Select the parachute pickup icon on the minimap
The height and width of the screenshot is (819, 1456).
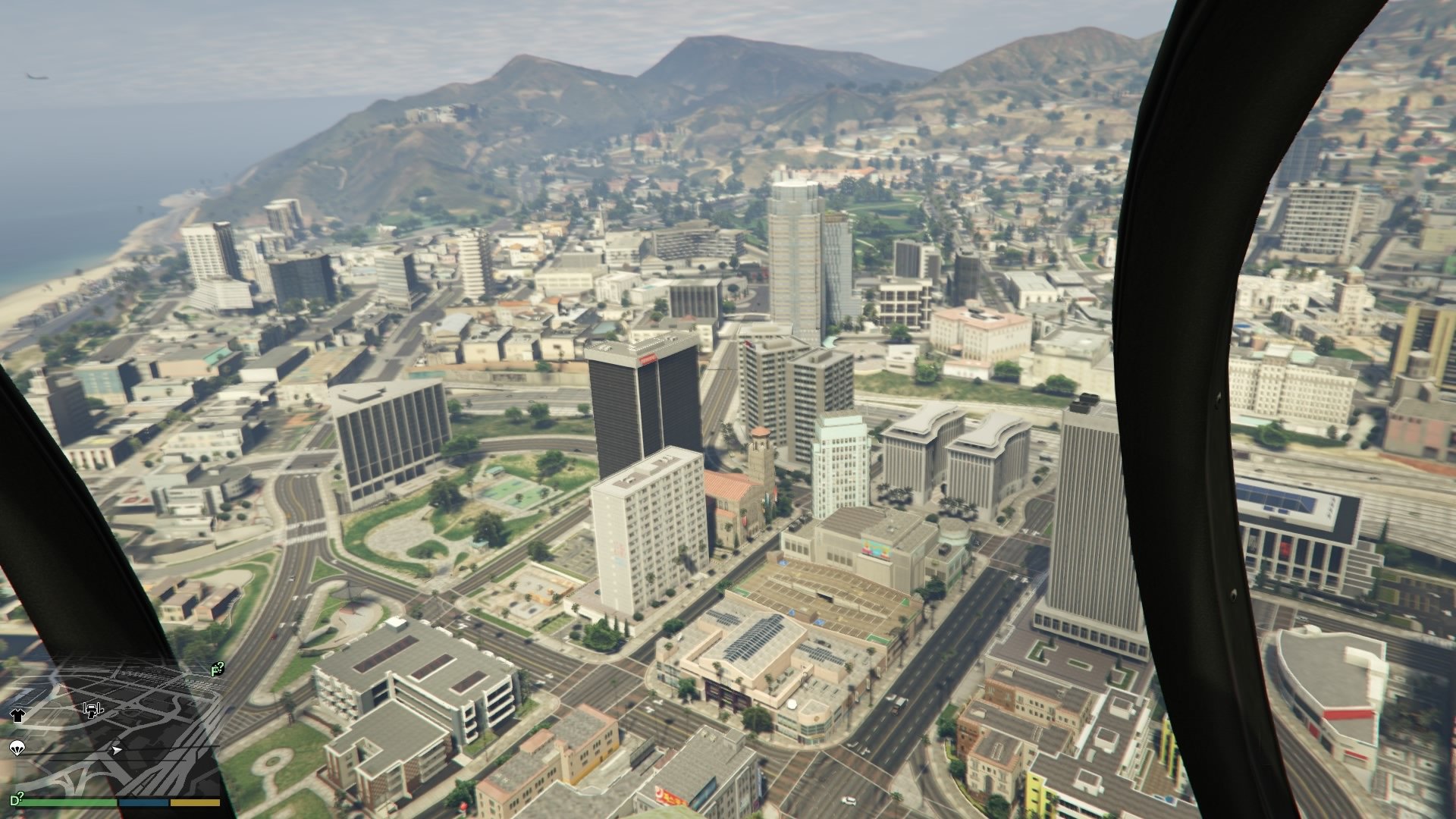coord(17,748)
